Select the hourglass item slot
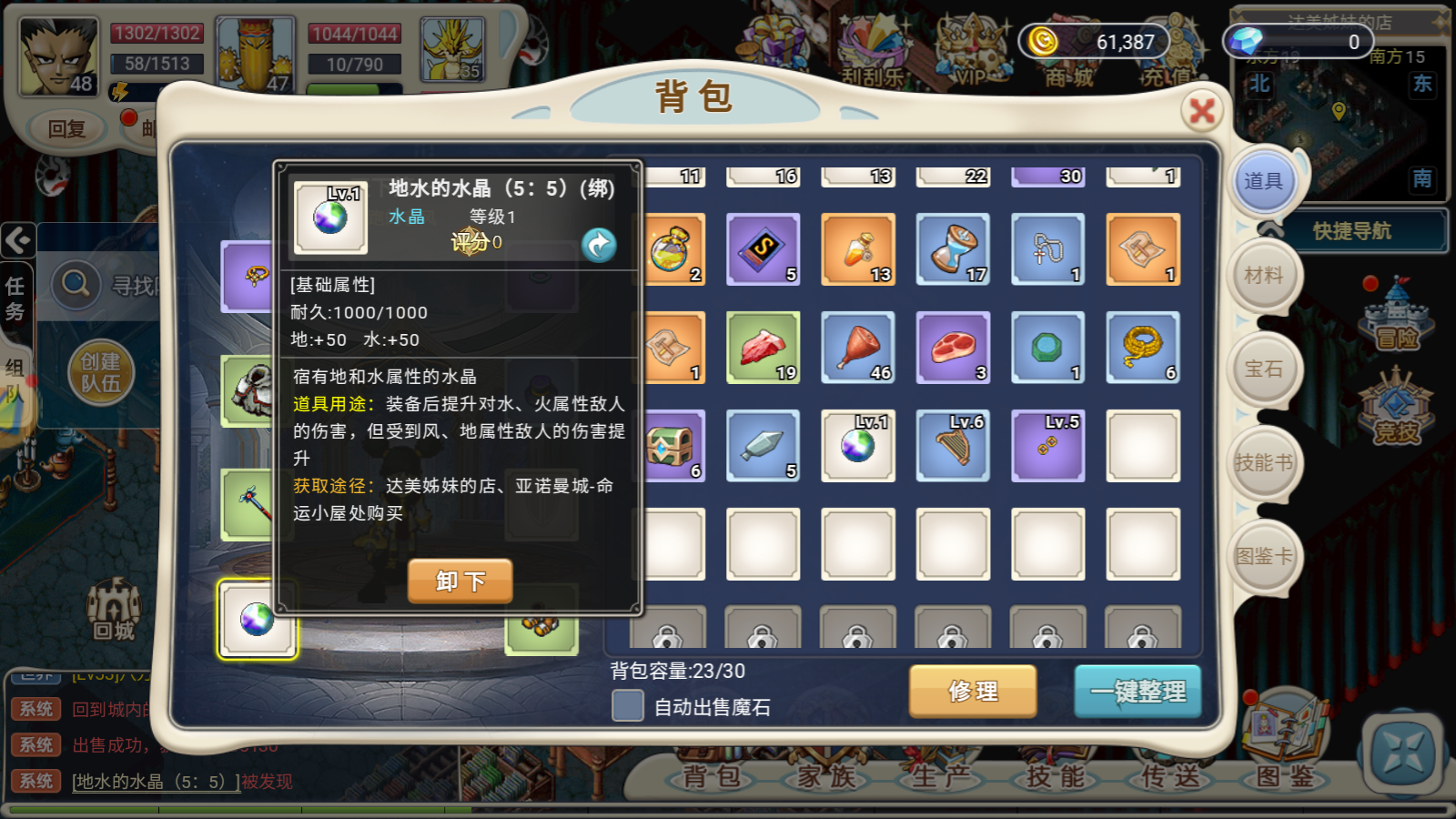Viewport: 1456px width, 819px height. pos(954,249)
